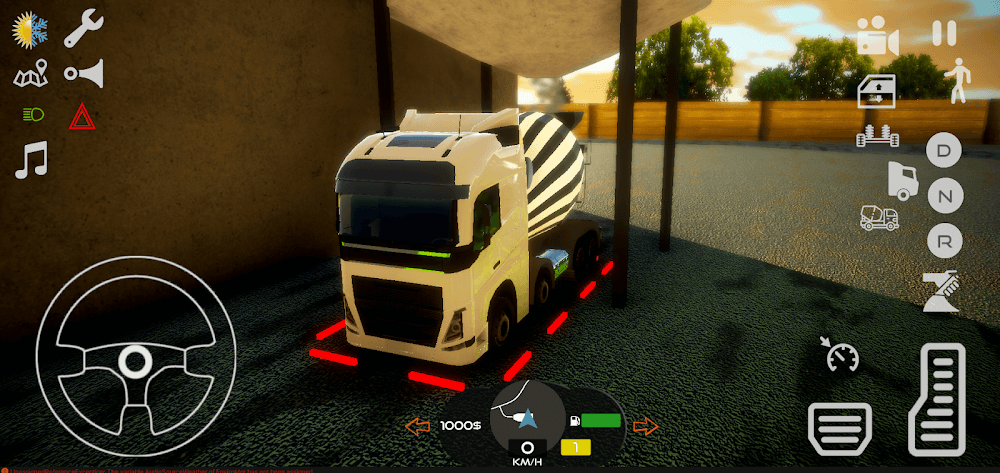Image resolution: width=1000 pixels, height=473 pixels.
Task: Tap the concrete mixer truck icon
Action: coord(879,217)
